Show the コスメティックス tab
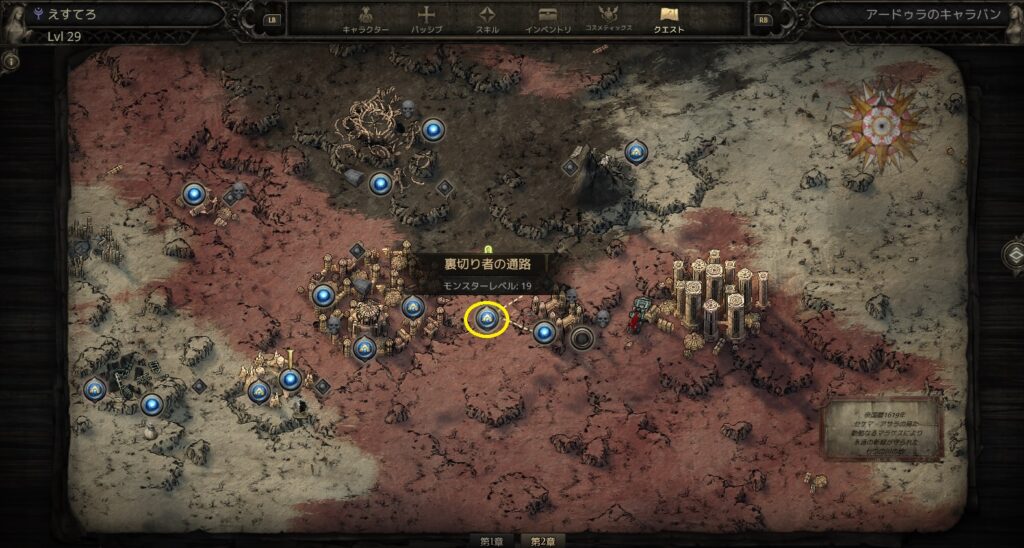 click(x=609, y=20)
